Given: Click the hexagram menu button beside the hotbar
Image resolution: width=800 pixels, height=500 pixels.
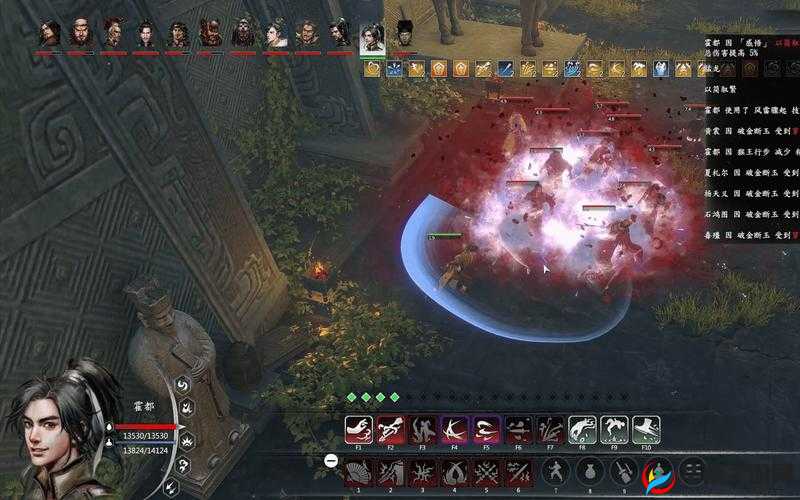Looking at the screenshot, I should point(691,471).
